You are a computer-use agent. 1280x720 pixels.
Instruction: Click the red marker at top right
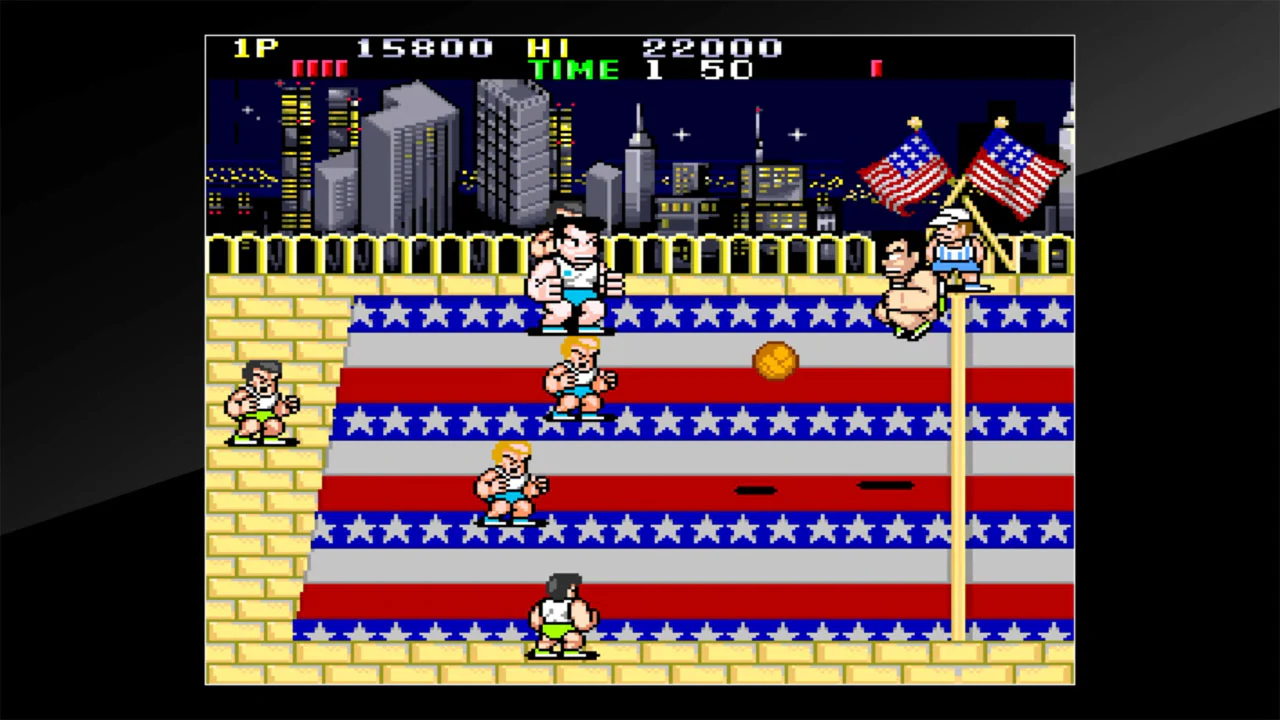point(876,67)
